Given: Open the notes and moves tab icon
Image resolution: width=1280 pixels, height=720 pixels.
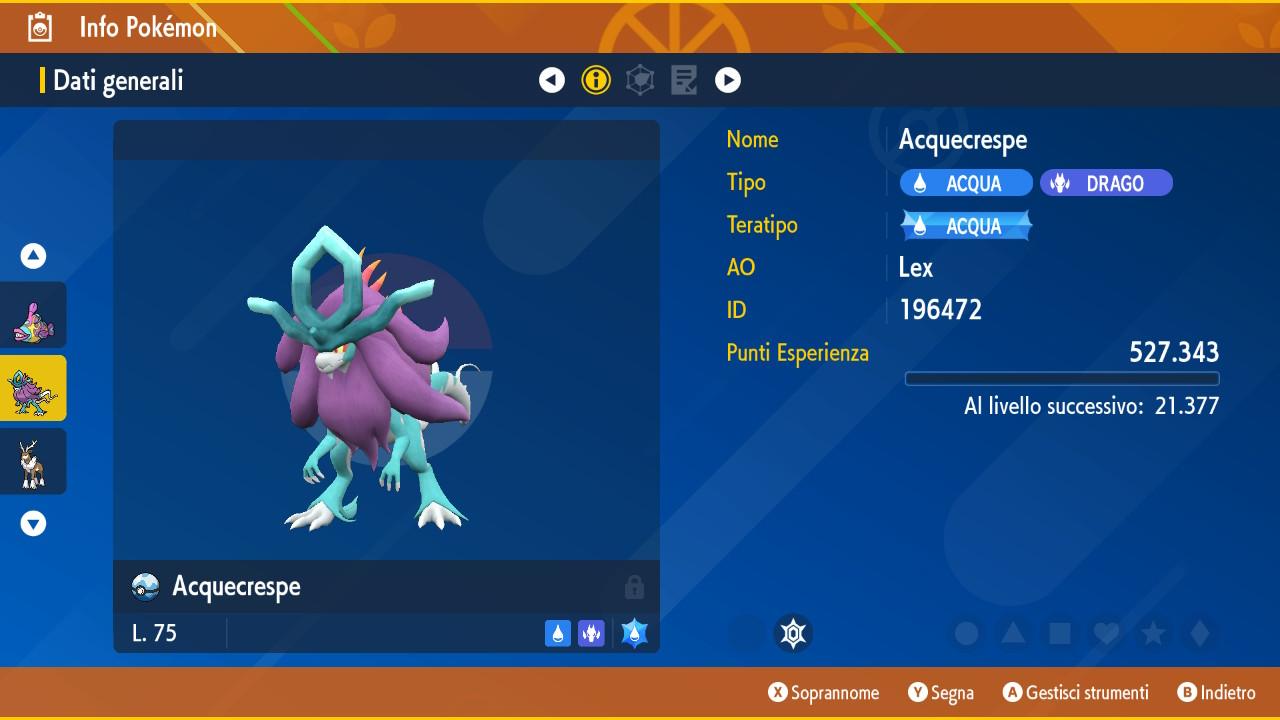Looking at the screenshot, I should 684,80.
